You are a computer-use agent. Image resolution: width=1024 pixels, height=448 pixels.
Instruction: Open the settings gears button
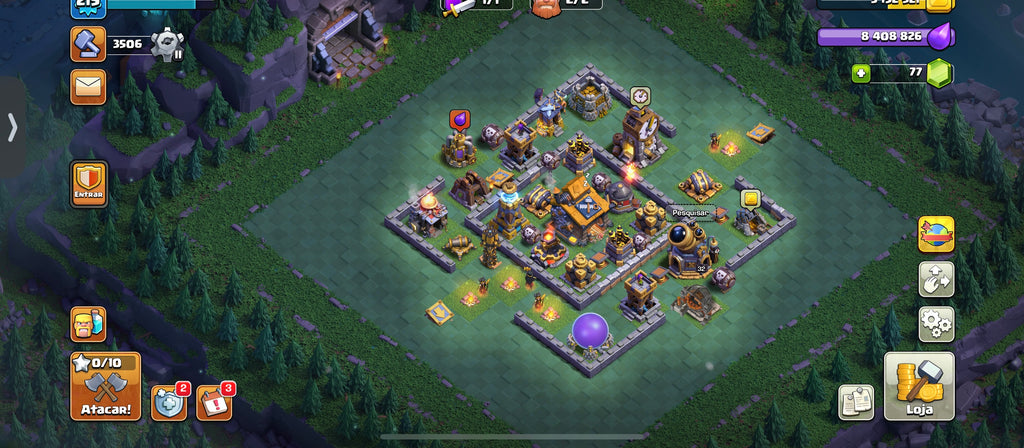tap(936, 324)
